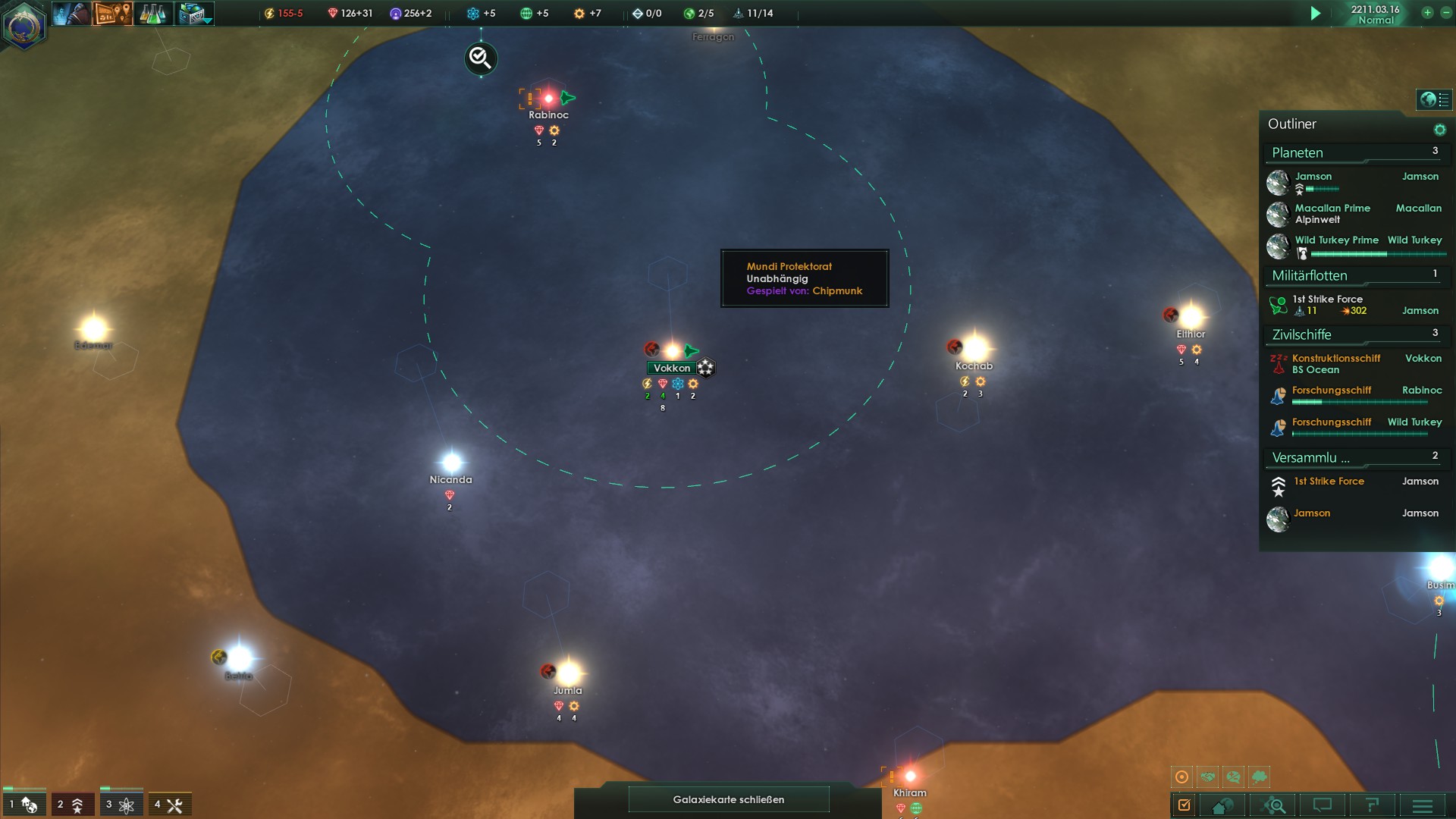Open the orange situation log map button
1456x819 pixels.
112,14
